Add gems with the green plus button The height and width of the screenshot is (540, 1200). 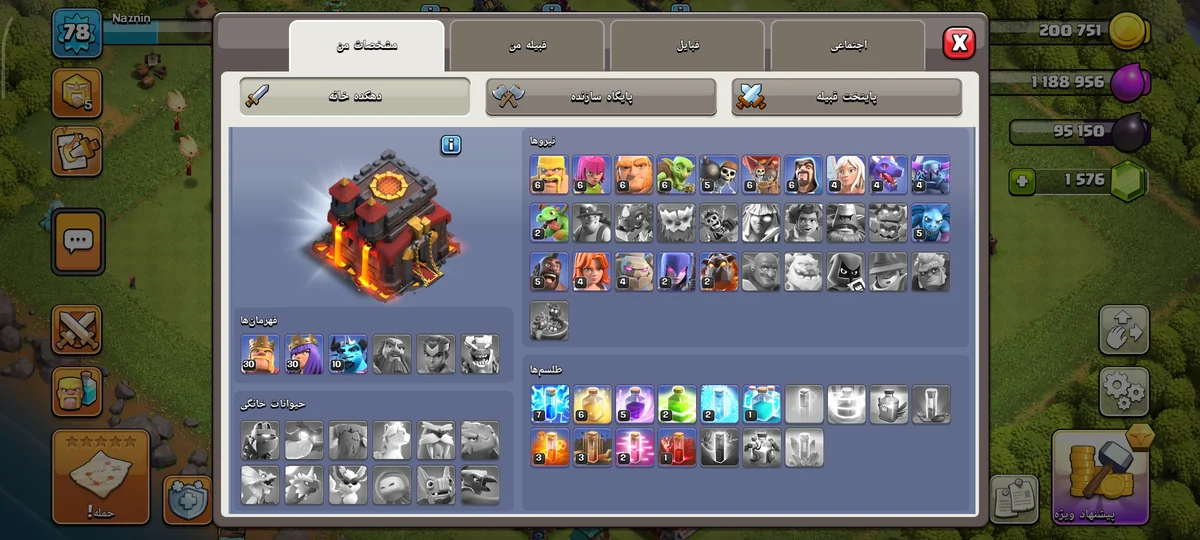[1021, 182]
